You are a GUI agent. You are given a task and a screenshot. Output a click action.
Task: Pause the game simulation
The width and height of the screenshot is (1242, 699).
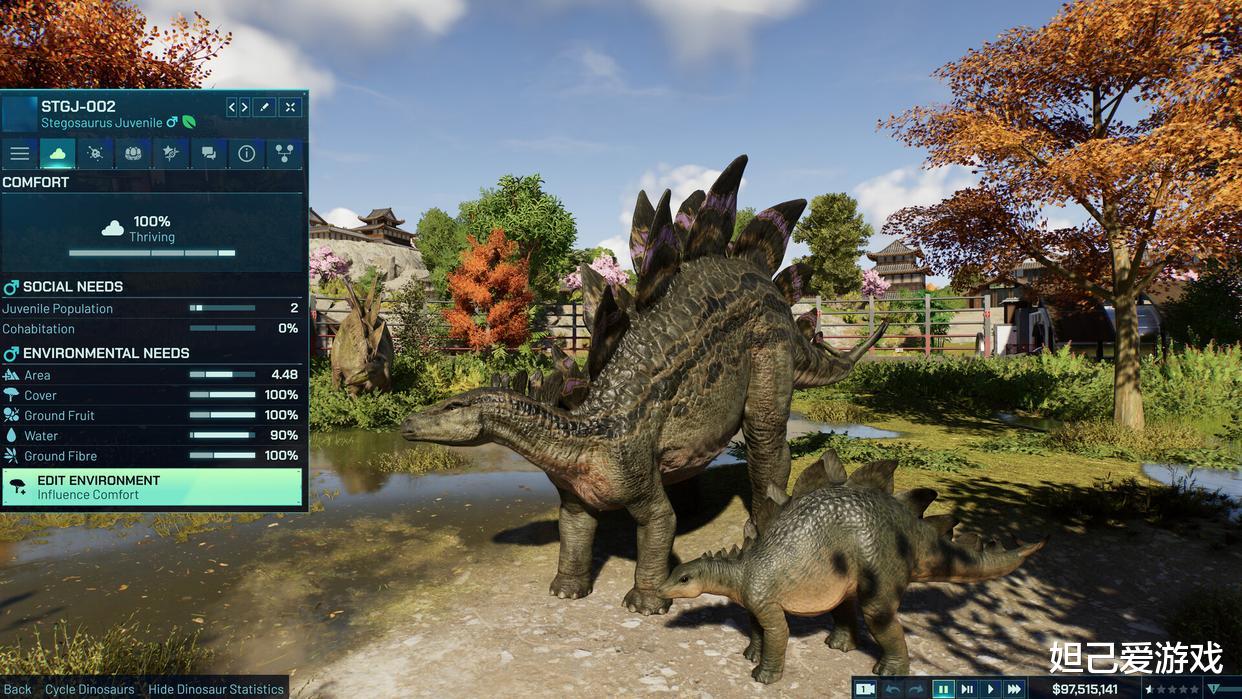point(943,689)
